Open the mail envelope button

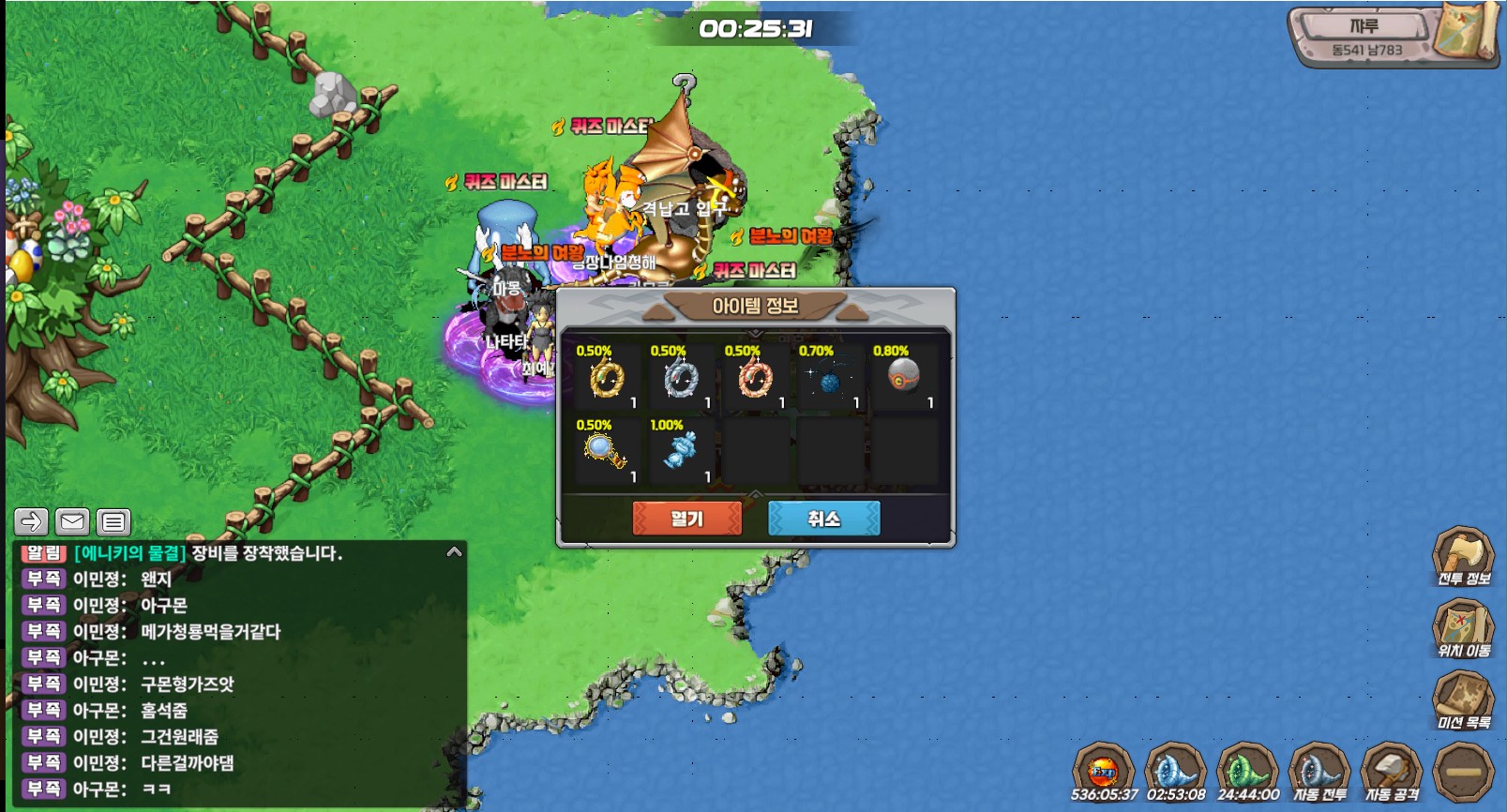pos(72,521)
